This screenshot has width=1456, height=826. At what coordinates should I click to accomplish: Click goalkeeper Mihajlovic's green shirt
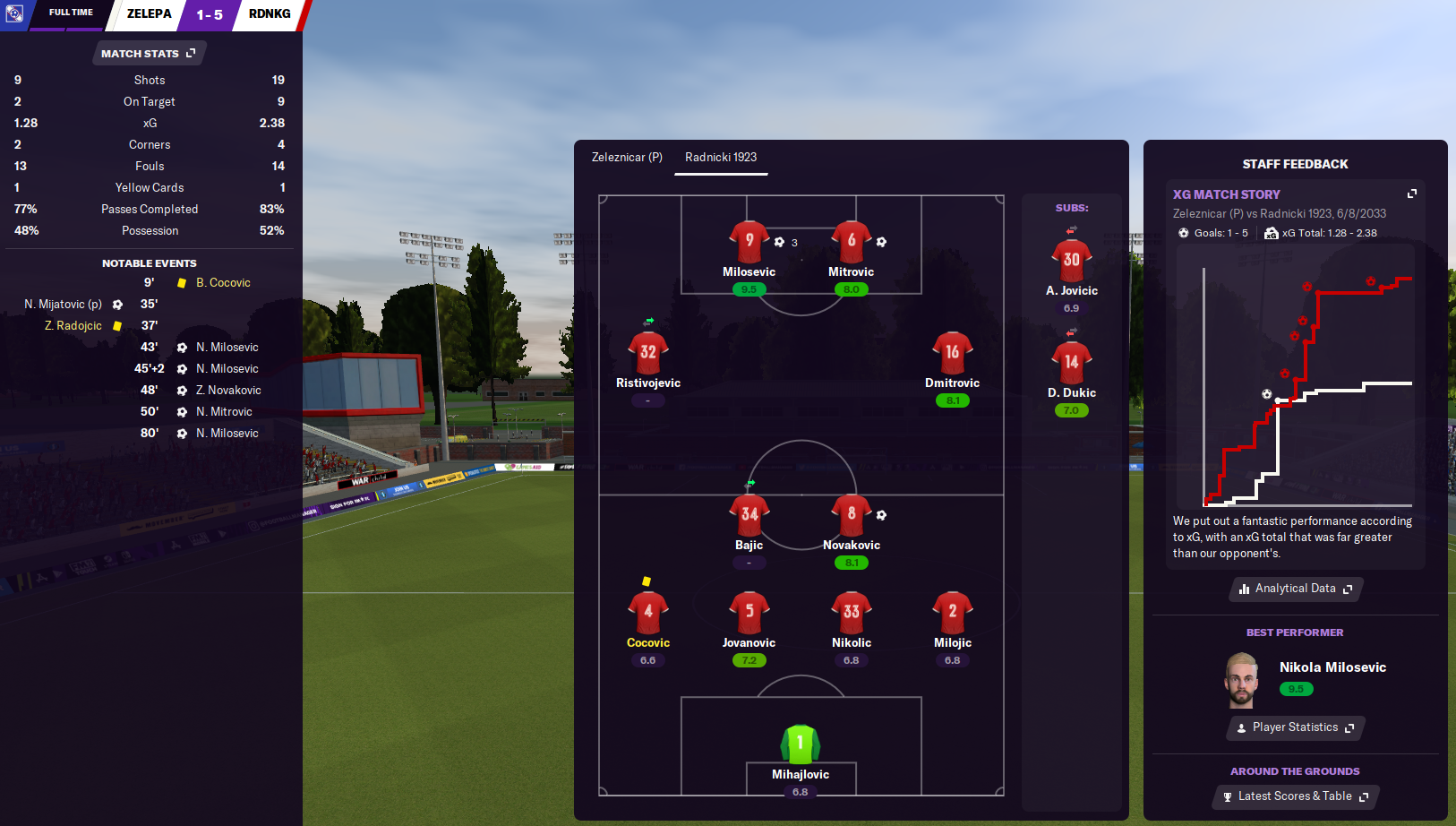pyautogui.click(x=801, y=744)
